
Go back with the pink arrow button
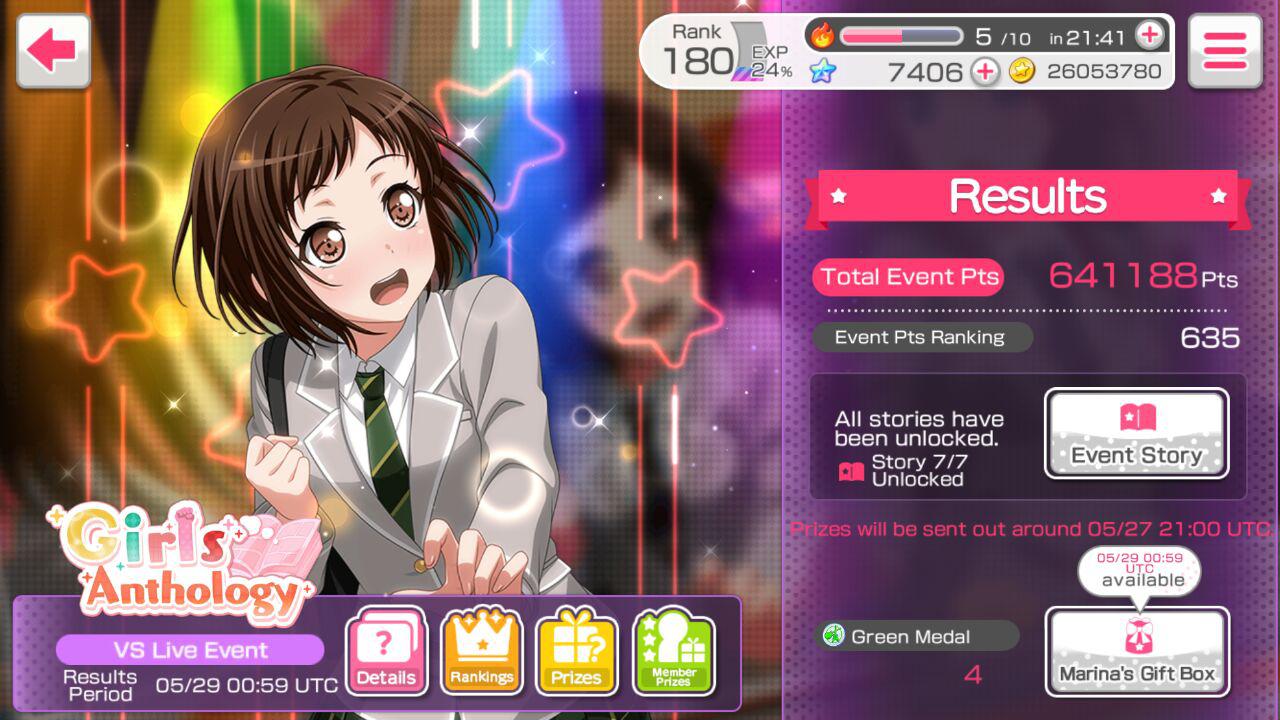53,50
